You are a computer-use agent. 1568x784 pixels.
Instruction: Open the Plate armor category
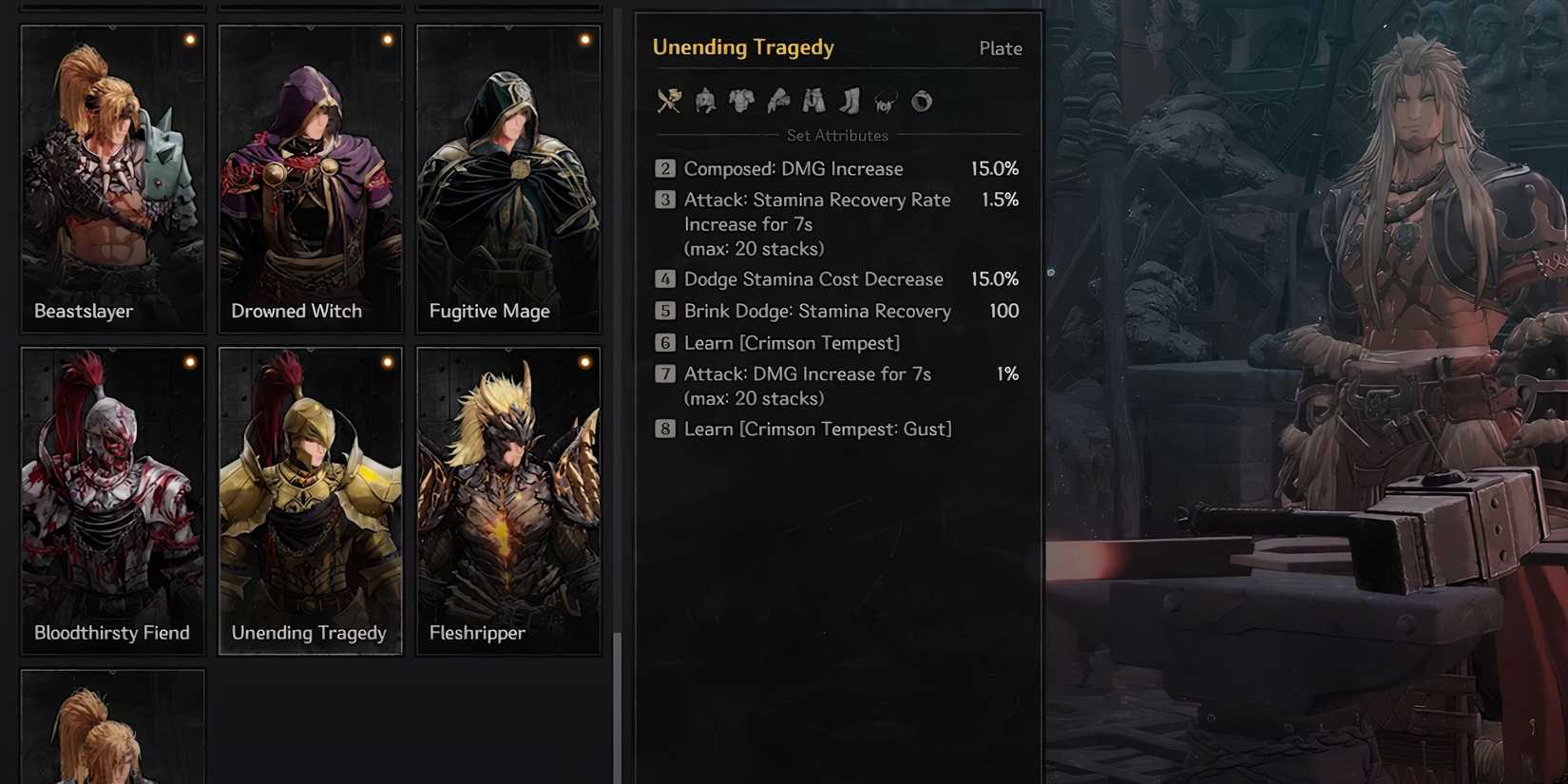point(1000,48)
